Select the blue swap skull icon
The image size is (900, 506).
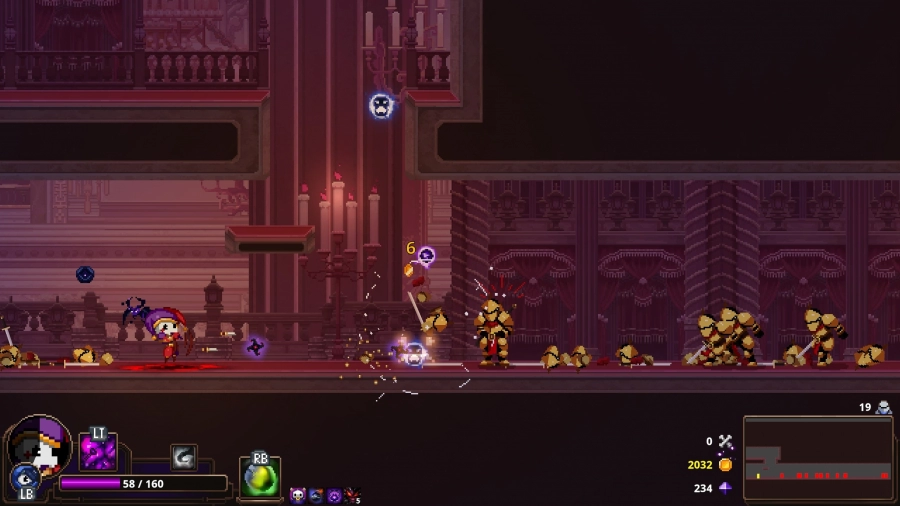click(24, 478)
